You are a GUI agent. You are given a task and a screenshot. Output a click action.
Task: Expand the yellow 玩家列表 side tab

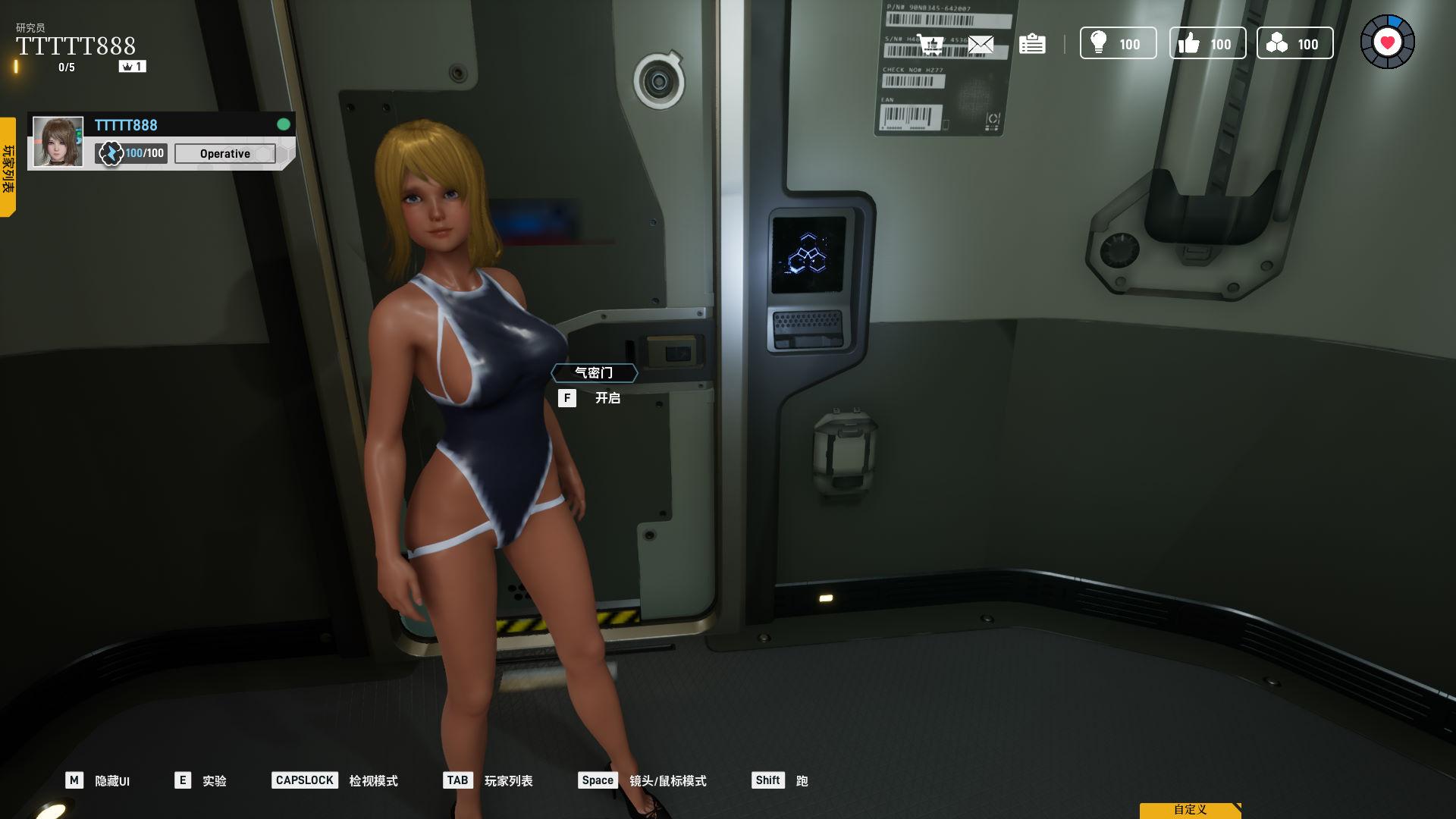pyautogui.click(x=8, y=168)
